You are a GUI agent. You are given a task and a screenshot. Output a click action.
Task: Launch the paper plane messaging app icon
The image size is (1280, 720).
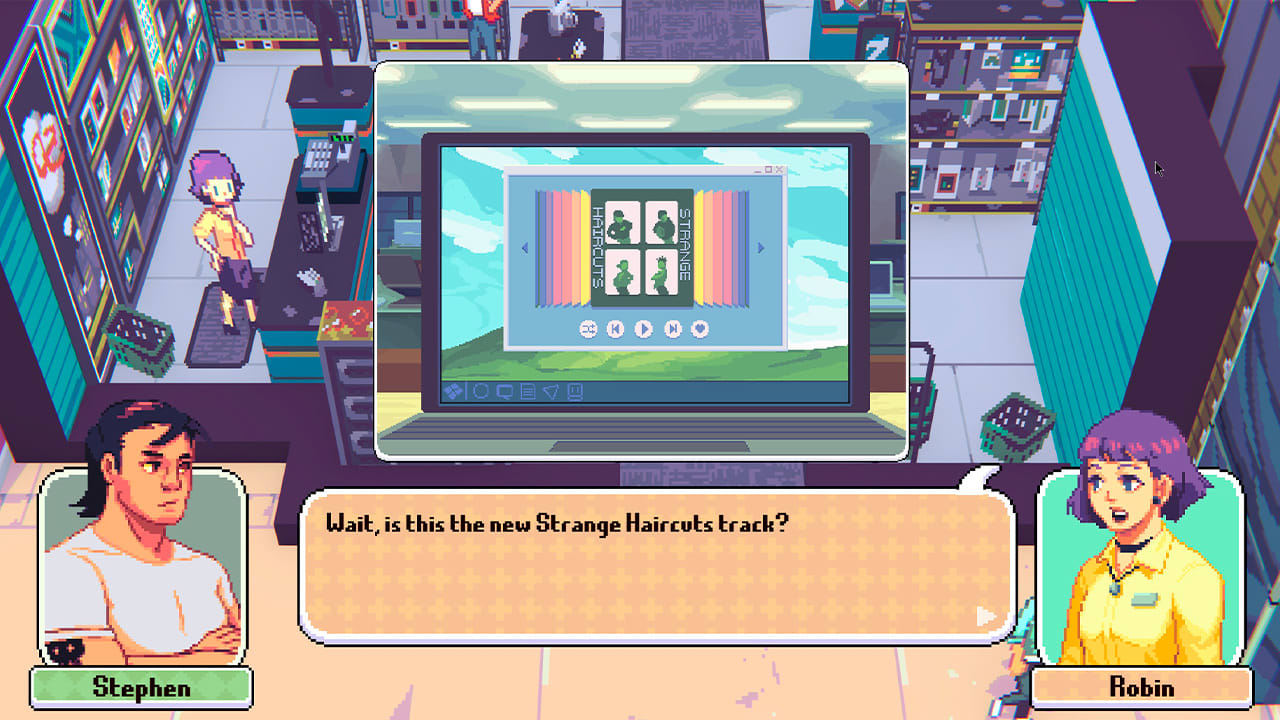[x=550, y=391]
